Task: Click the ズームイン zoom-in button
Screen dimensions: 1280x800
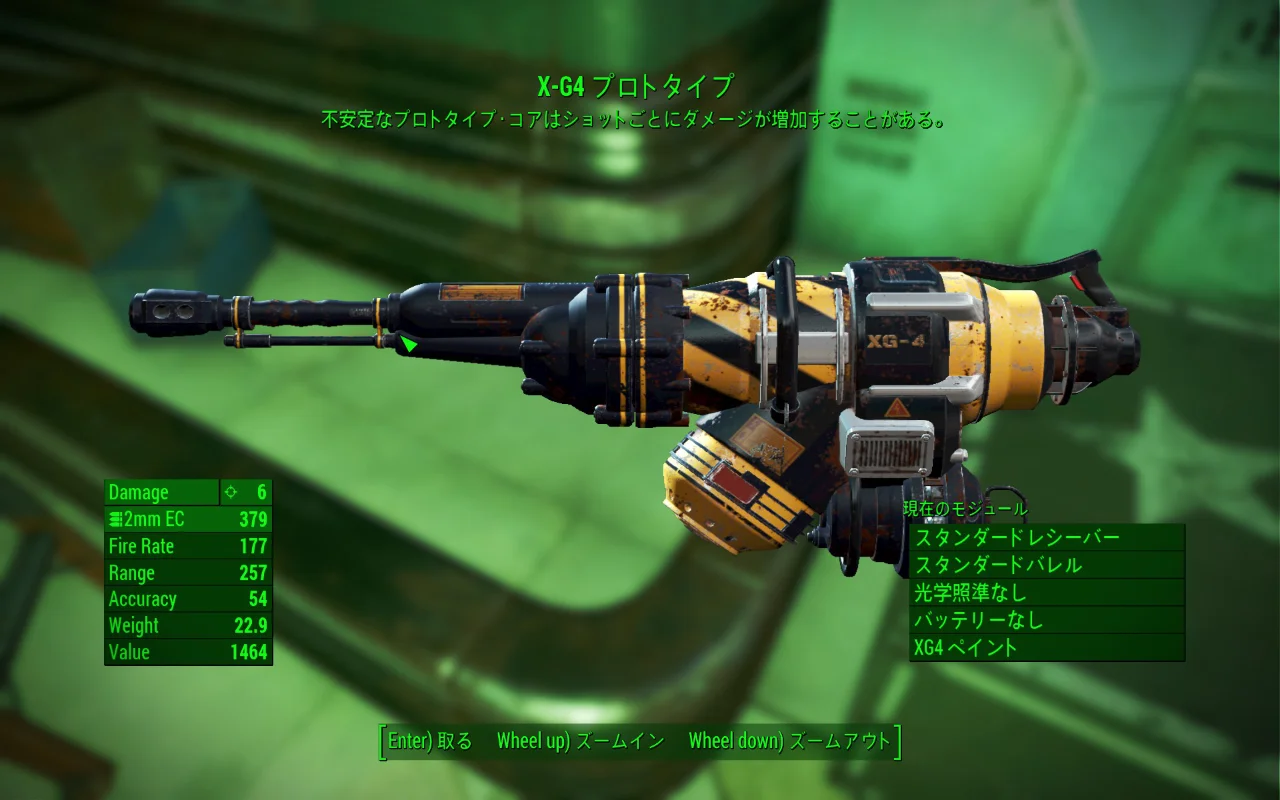Action: pyautogui.click(x=580, y=741)
